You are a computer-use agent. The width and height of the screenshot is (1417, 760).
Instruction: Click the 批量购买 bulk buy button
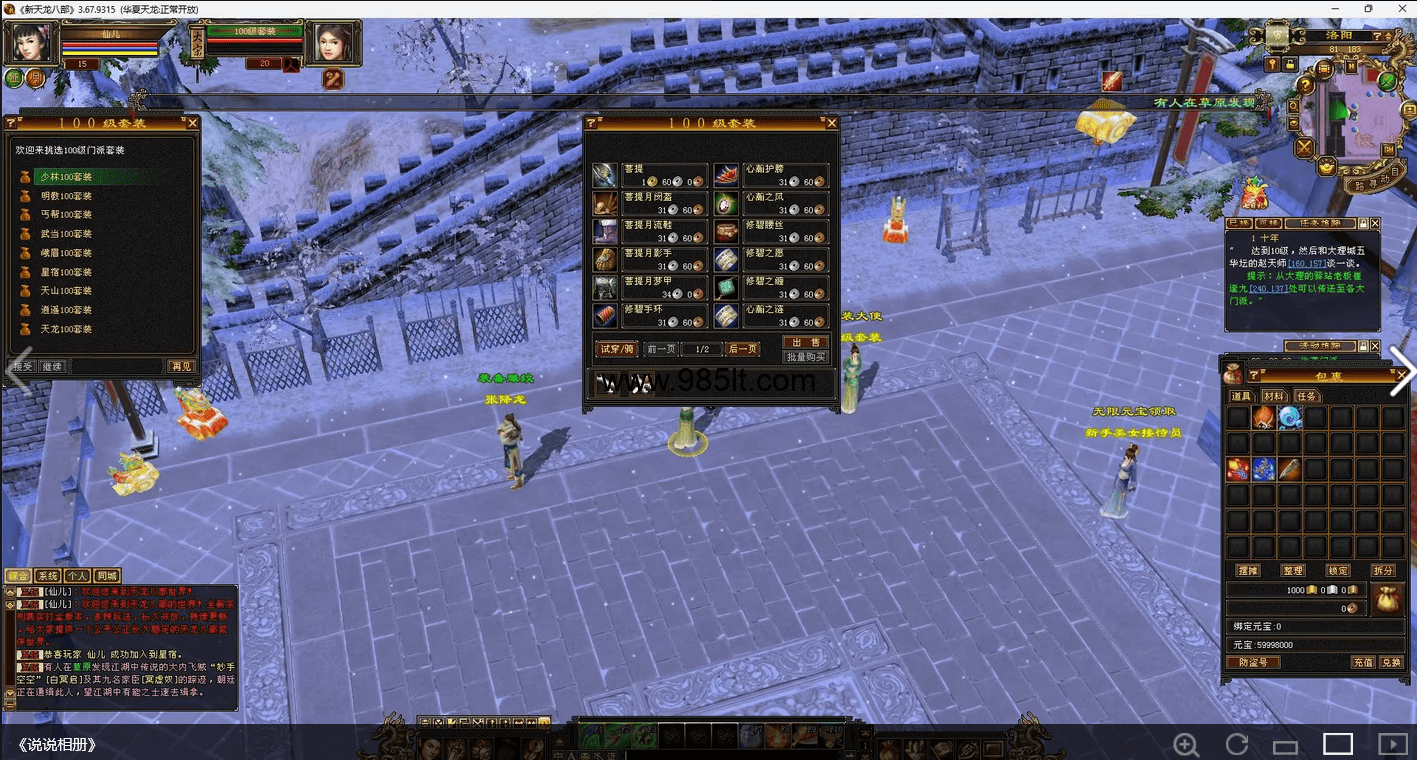coord(806,357)
